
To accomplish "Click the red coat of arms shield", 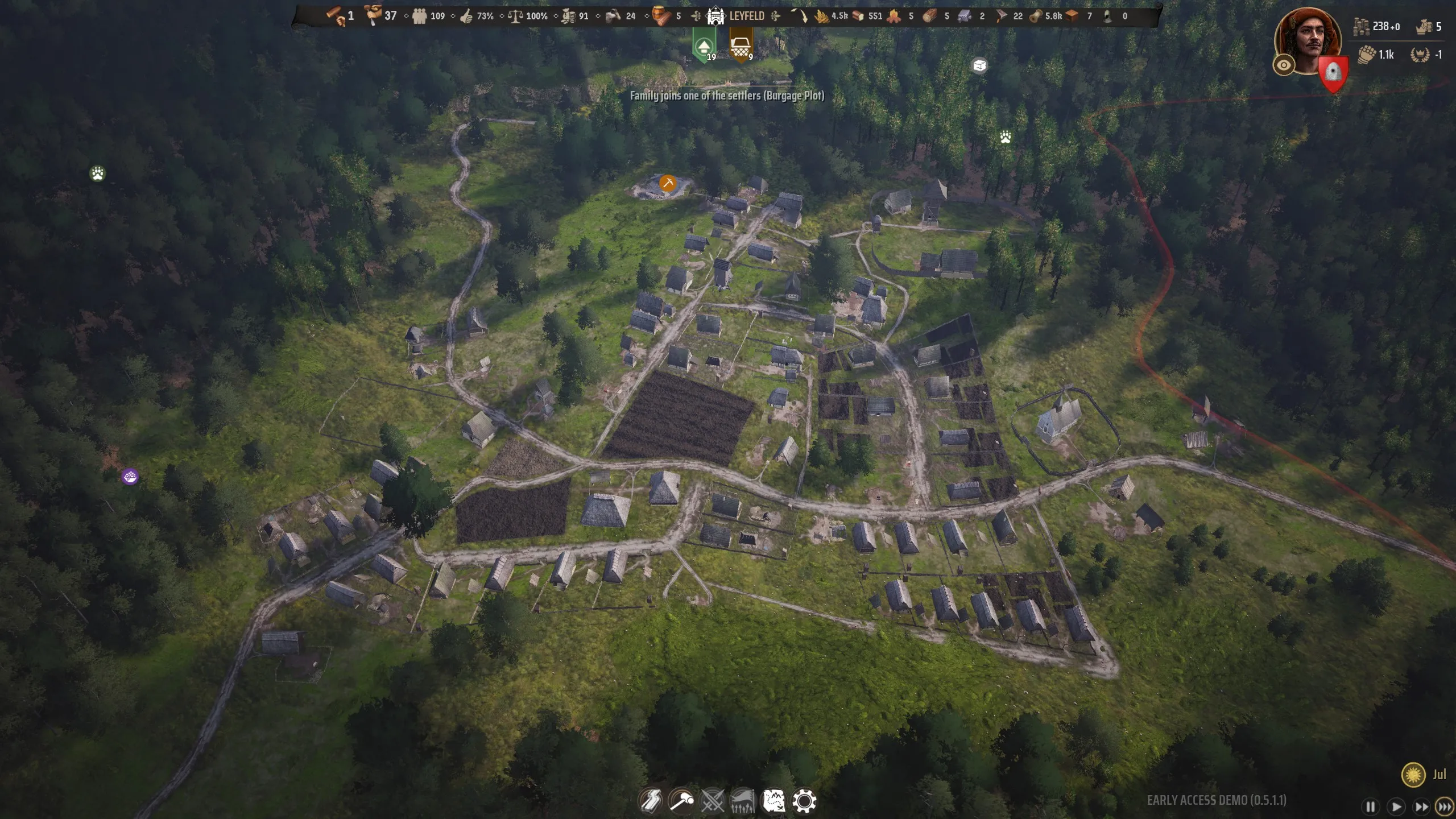I will 1333,74.
